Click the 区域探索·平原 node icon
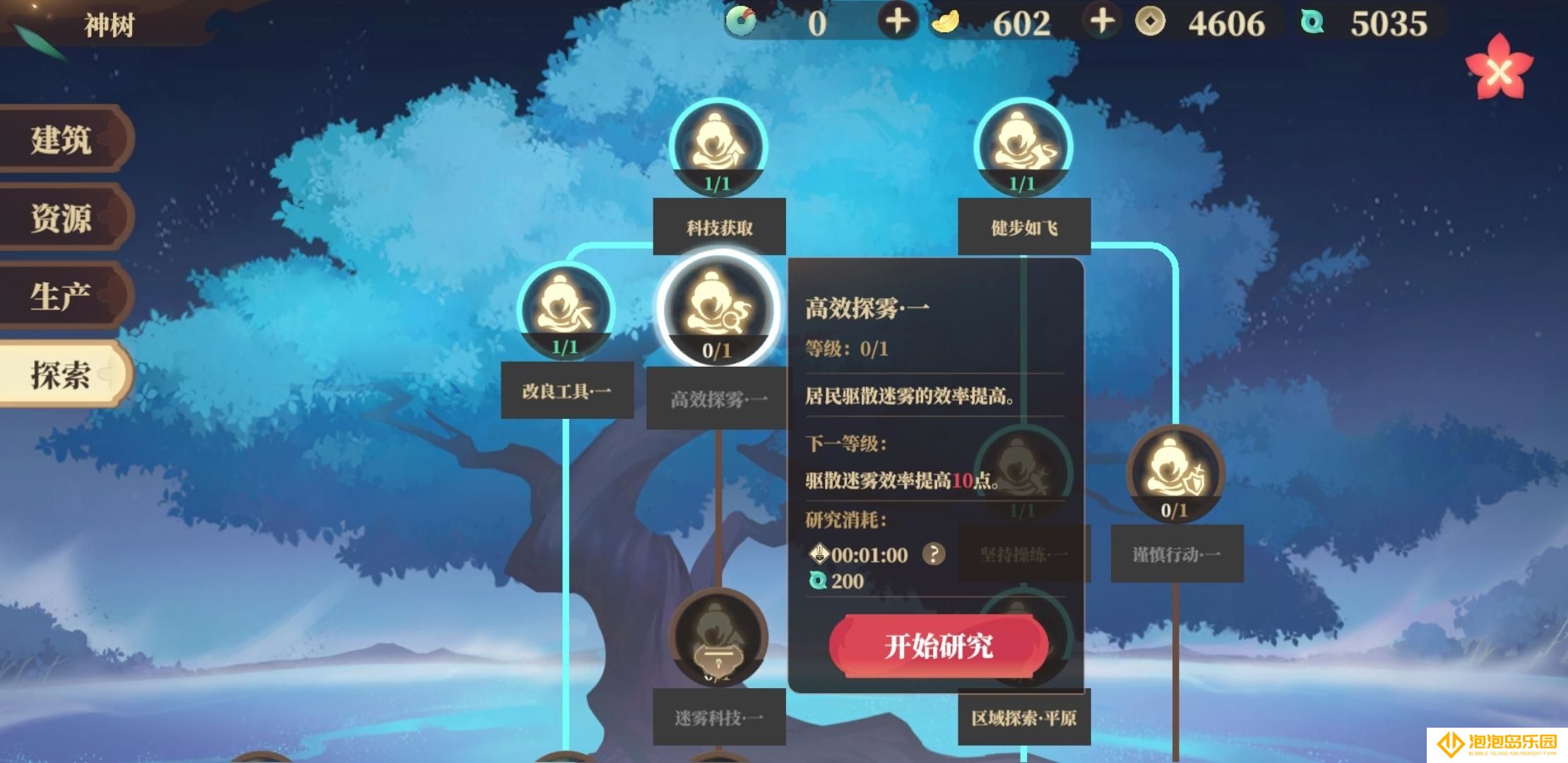The image size is (1568, 763). click(1023, 636)
